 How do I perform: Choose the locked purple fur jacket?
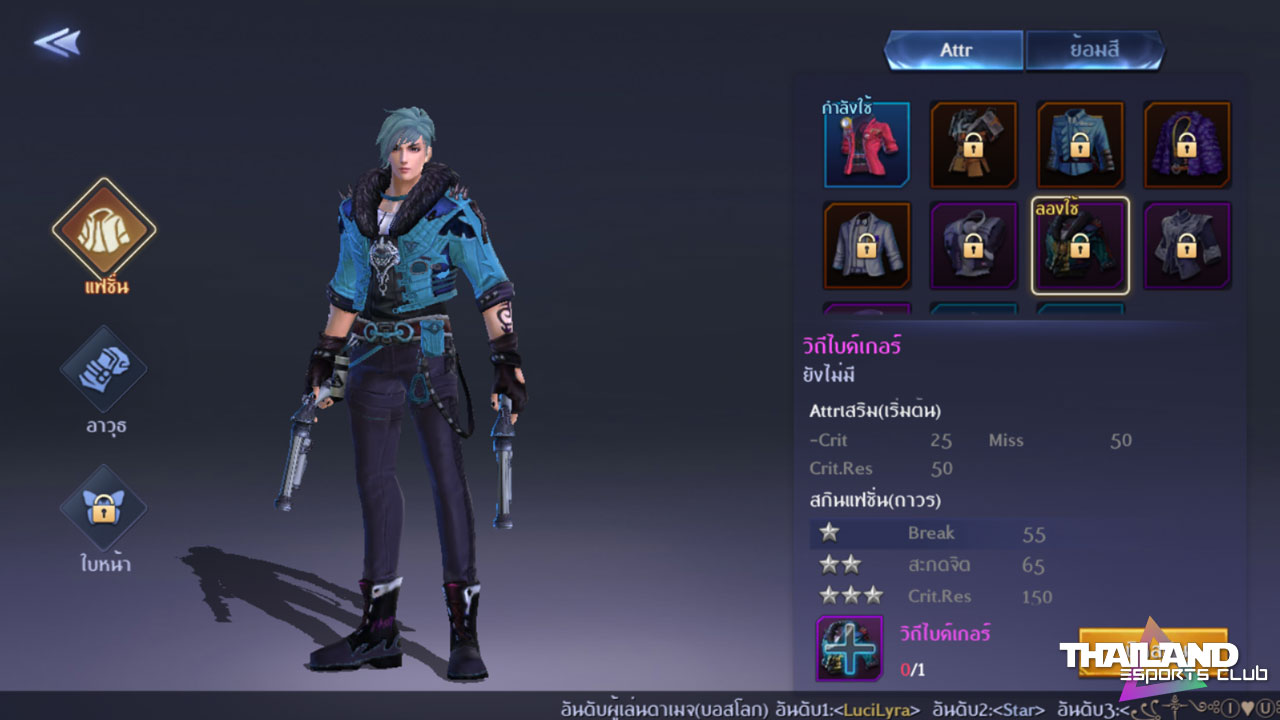(1187, 145)
